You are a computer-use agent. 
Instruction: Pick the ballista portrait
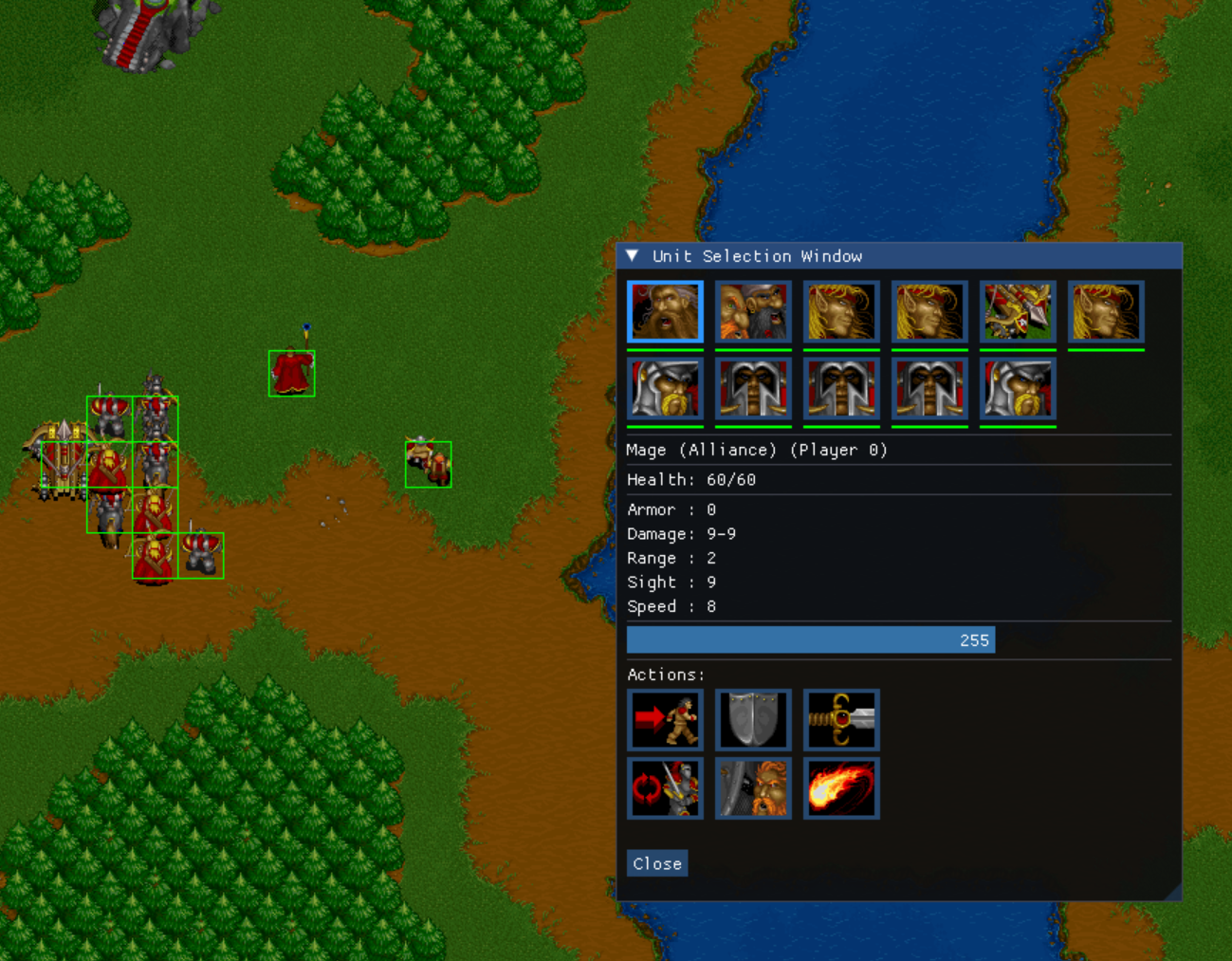pyautogui.click(x=1018, y=311)
